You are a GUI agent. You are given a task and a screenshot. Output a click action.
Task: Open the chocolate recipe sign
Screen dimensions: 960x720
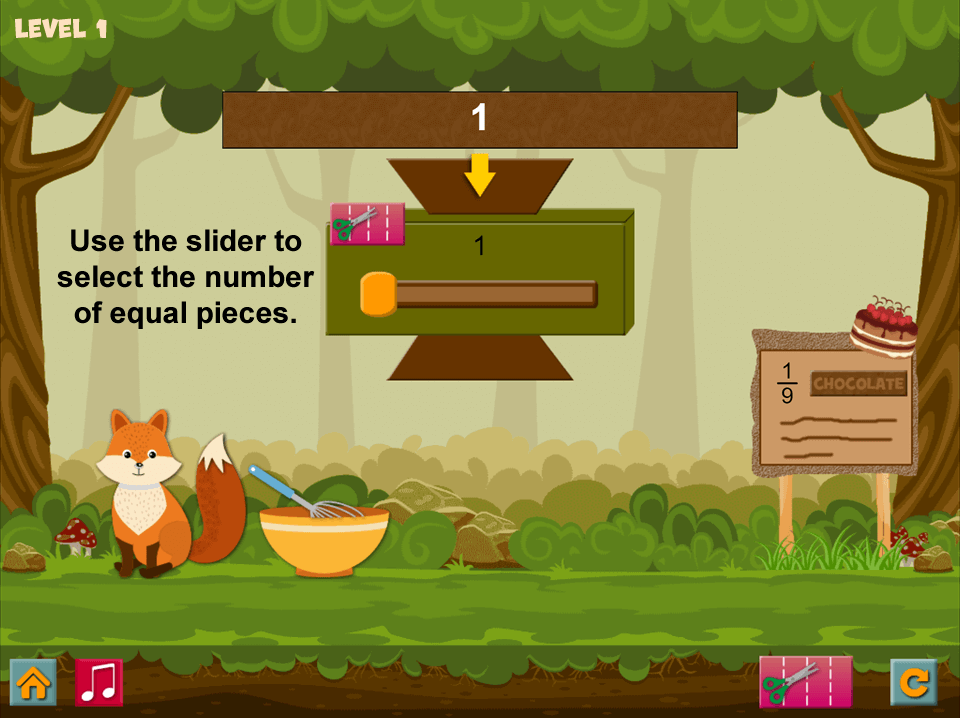pos(834,407)
